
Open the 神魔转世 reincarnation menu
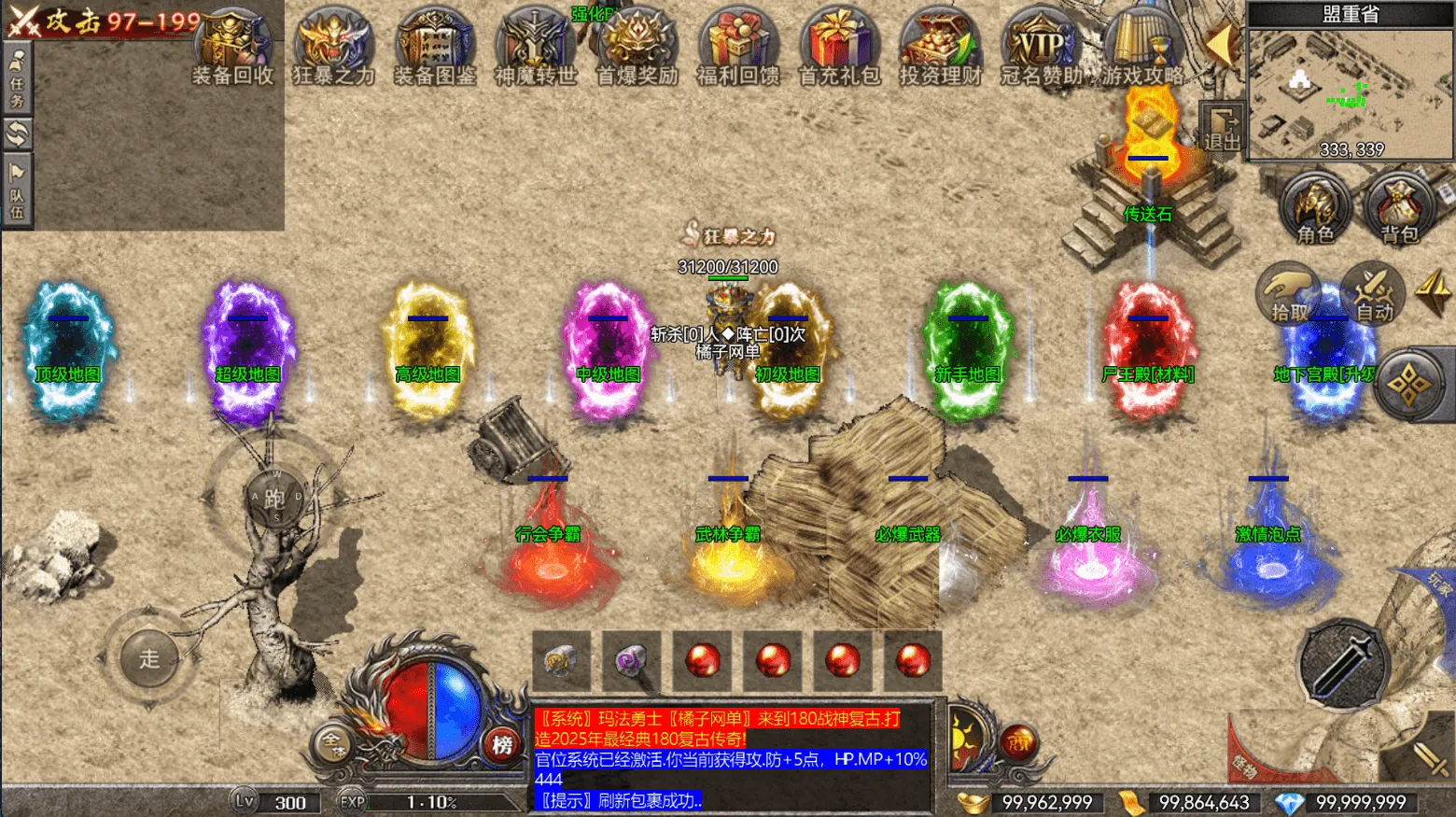[x=535, y=49]
